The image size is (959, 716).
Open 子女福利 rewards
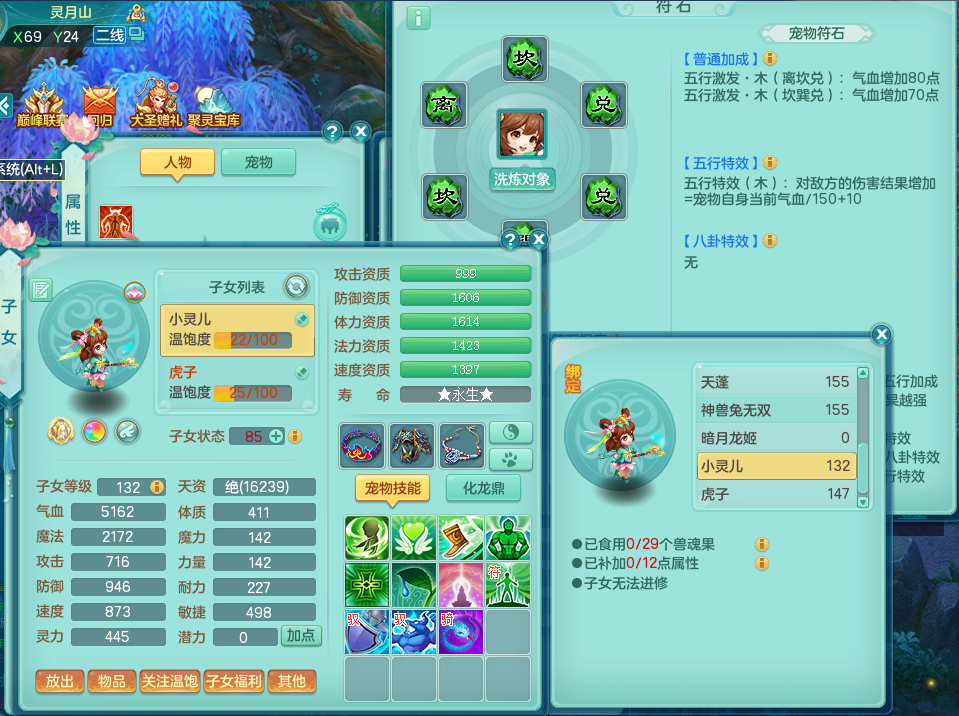[233, 681]
